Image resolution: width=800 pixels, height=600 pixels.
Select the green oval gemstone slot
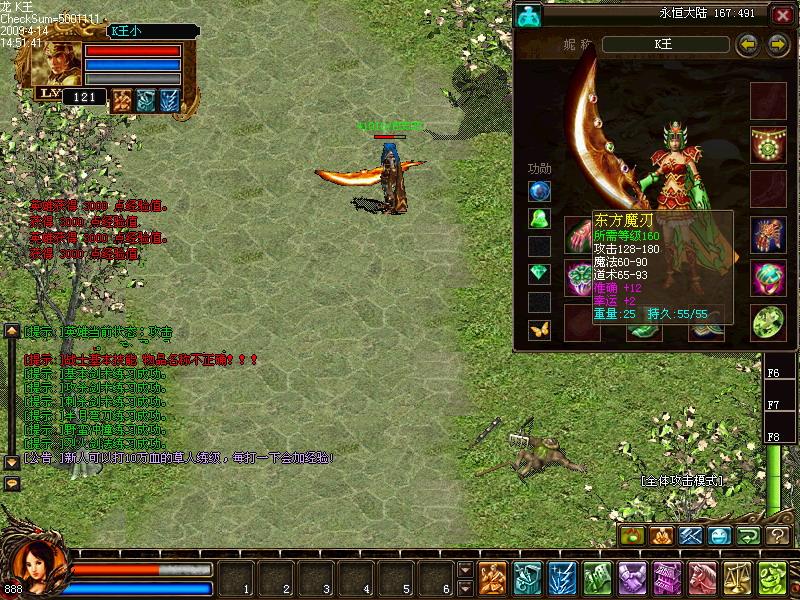[767, 322]
